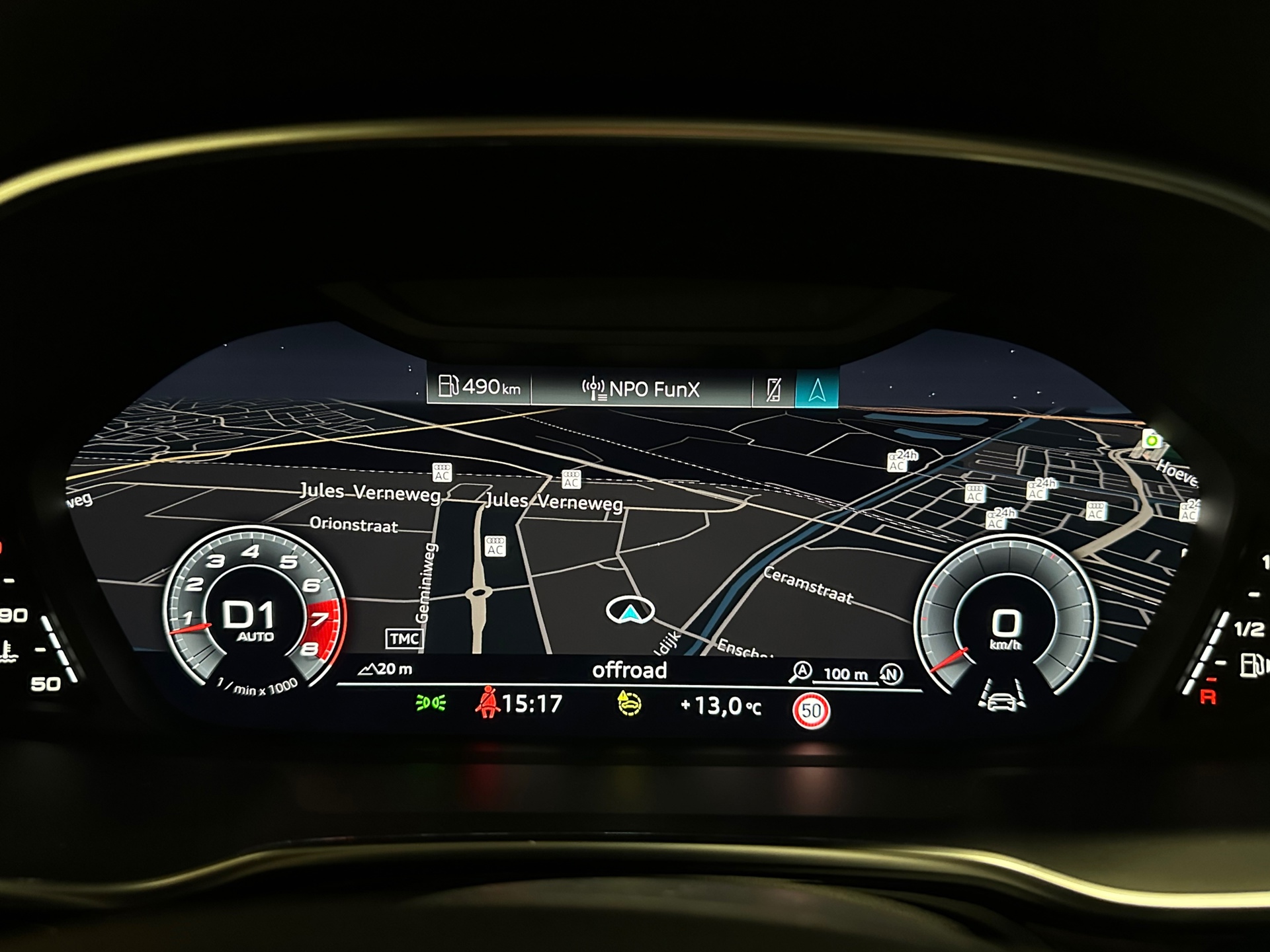Viewport: 1270px width, 952px height.
Task: Select the navigation arrow tab
Action: pos(817,389)
